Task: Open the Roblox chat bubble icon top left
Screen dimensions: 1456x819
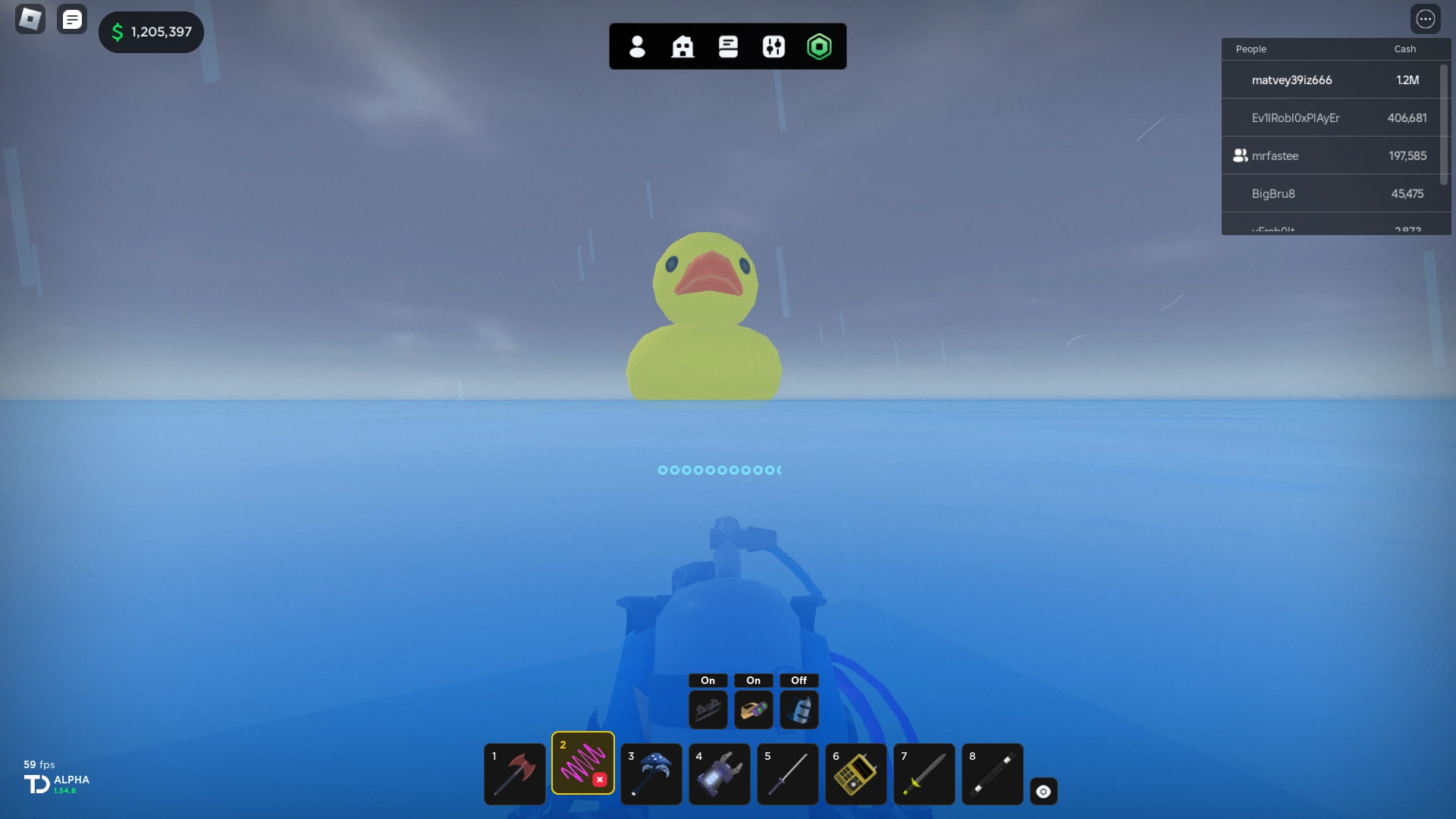Action: (x=72, y=19)
